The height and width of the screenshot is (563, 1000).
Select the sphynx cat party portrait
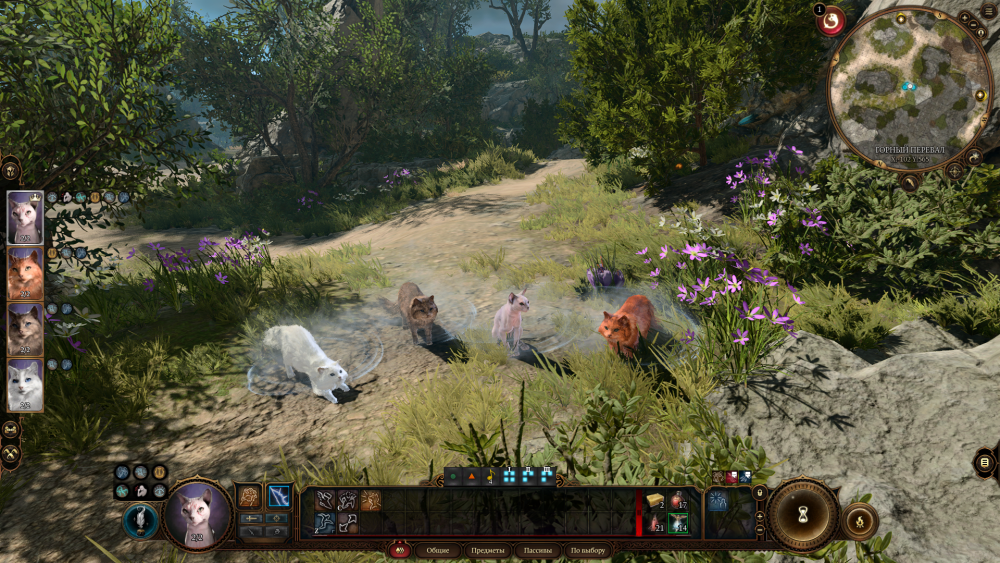pyautogui.click(x=25, y=217)
